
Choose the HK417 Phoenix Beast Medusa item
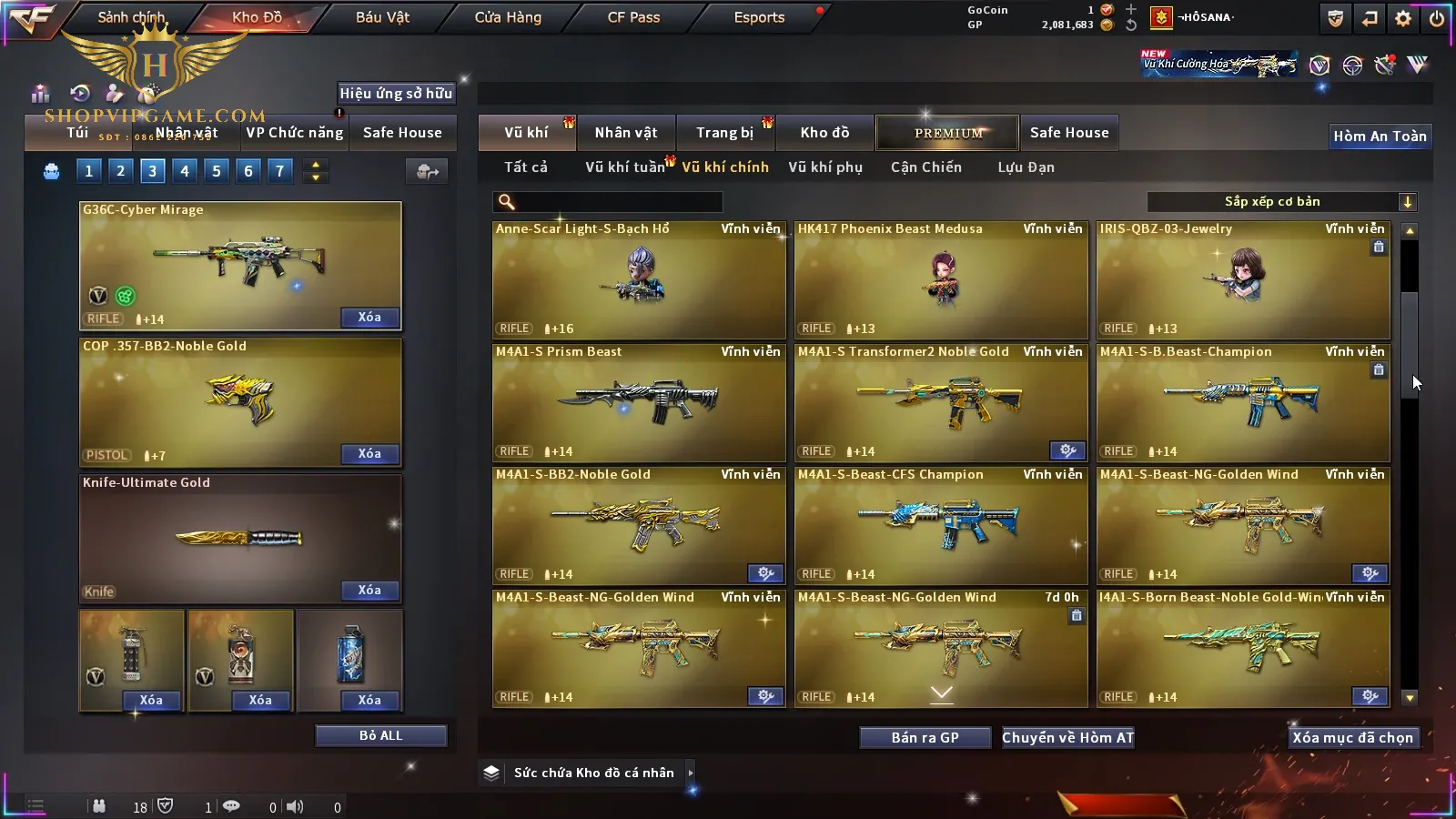(x=941, y=279)
